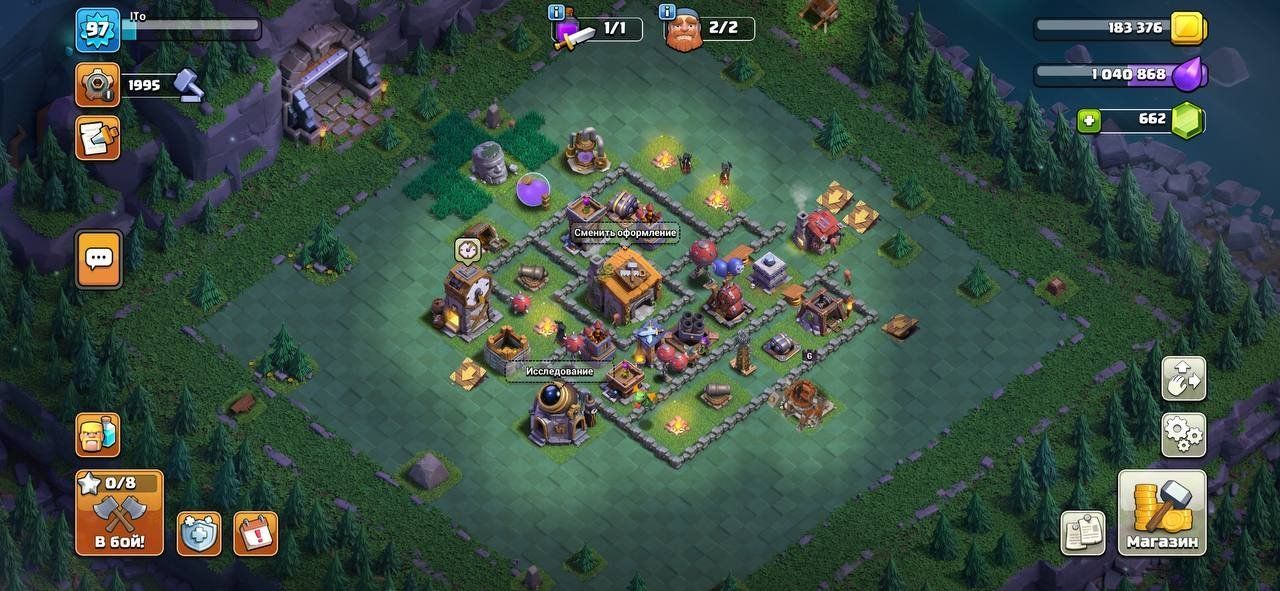Tap the Исследование label
Screen dimensions: 1280x591
(x=560, y=372)
